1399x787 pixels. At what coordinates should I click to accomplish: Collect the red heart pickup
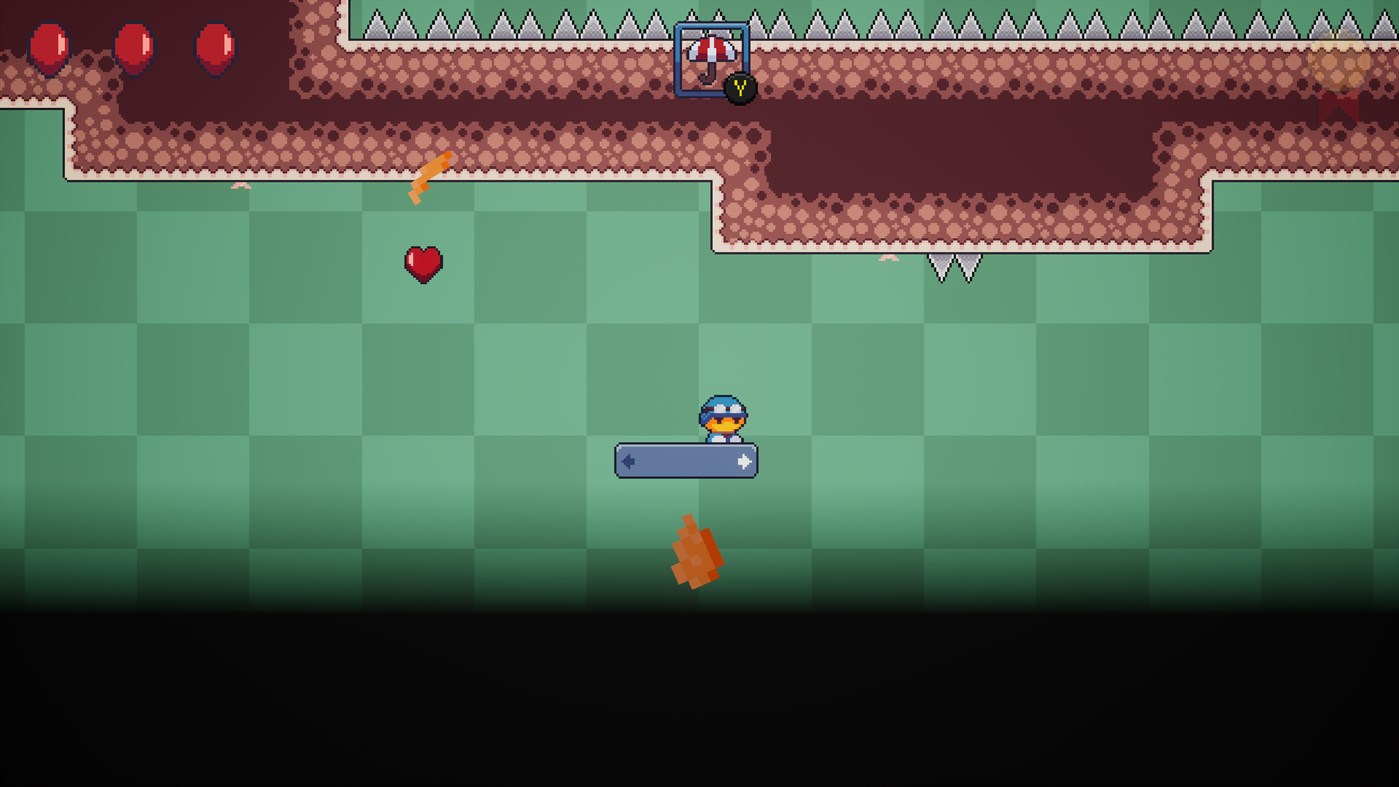coord(424,263)
